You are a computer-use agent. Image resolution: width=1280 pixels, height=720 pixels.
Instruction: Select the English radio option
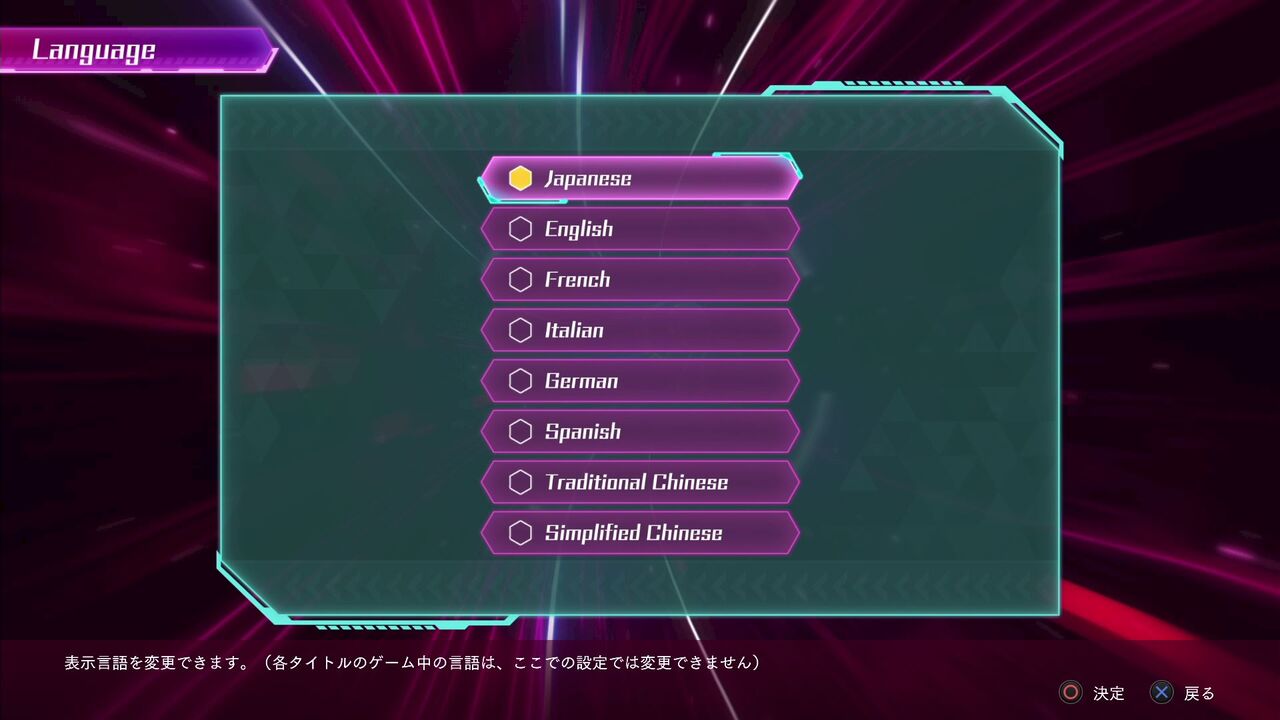point(640,228)
